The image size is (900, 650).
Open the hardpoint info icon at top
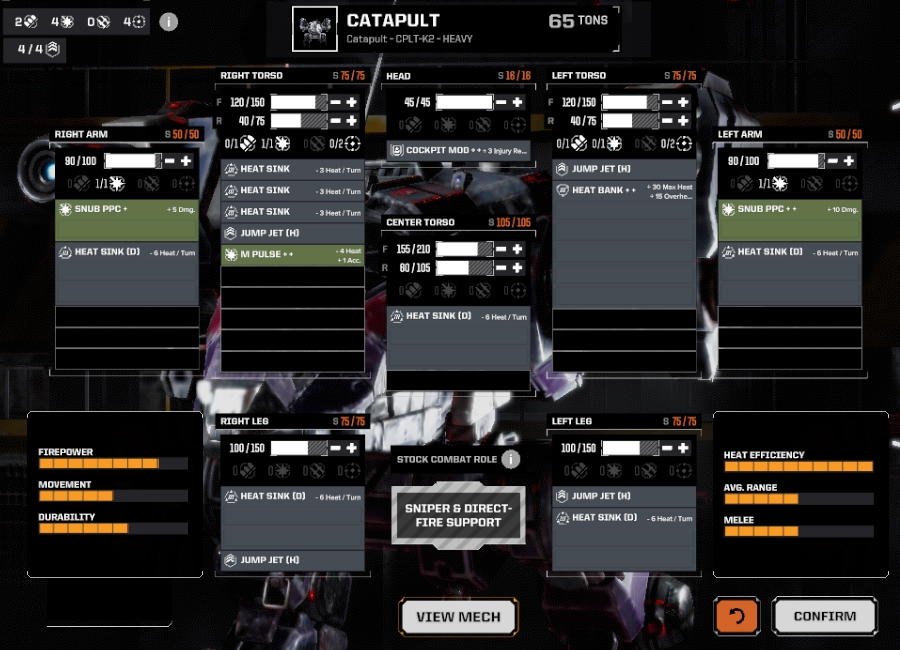click(168, 21)
